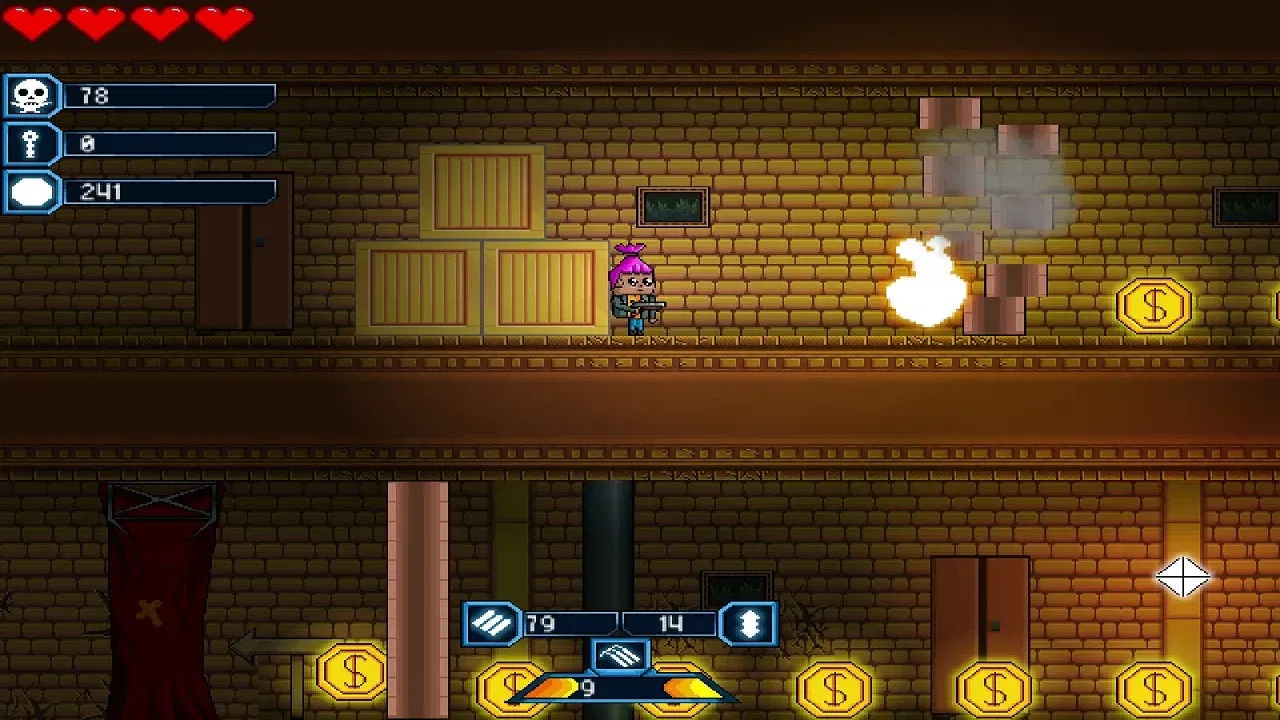Select the first red heart on top left
Screen dimensions: 1280x720
point(31,24)
